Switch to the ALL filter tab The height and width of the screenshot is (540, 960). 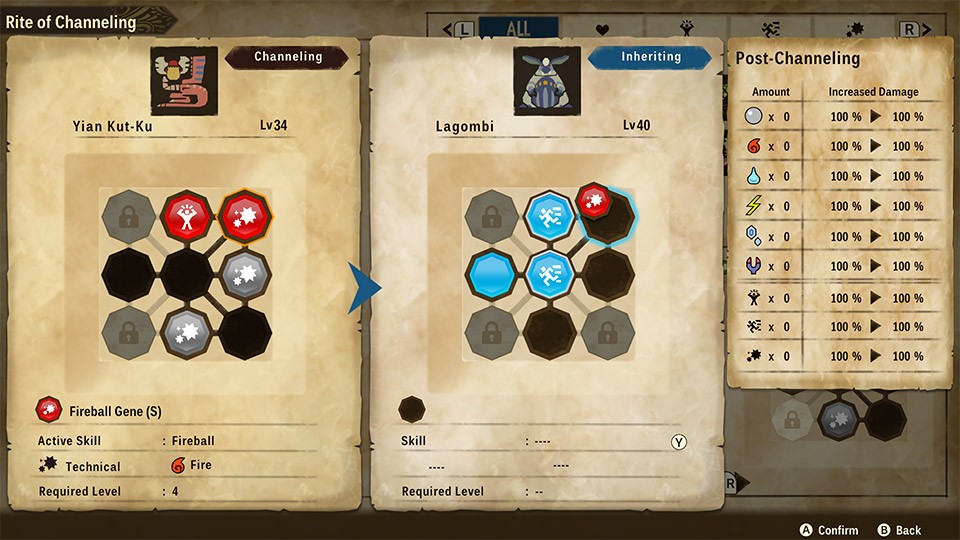(x=519, y=29)
